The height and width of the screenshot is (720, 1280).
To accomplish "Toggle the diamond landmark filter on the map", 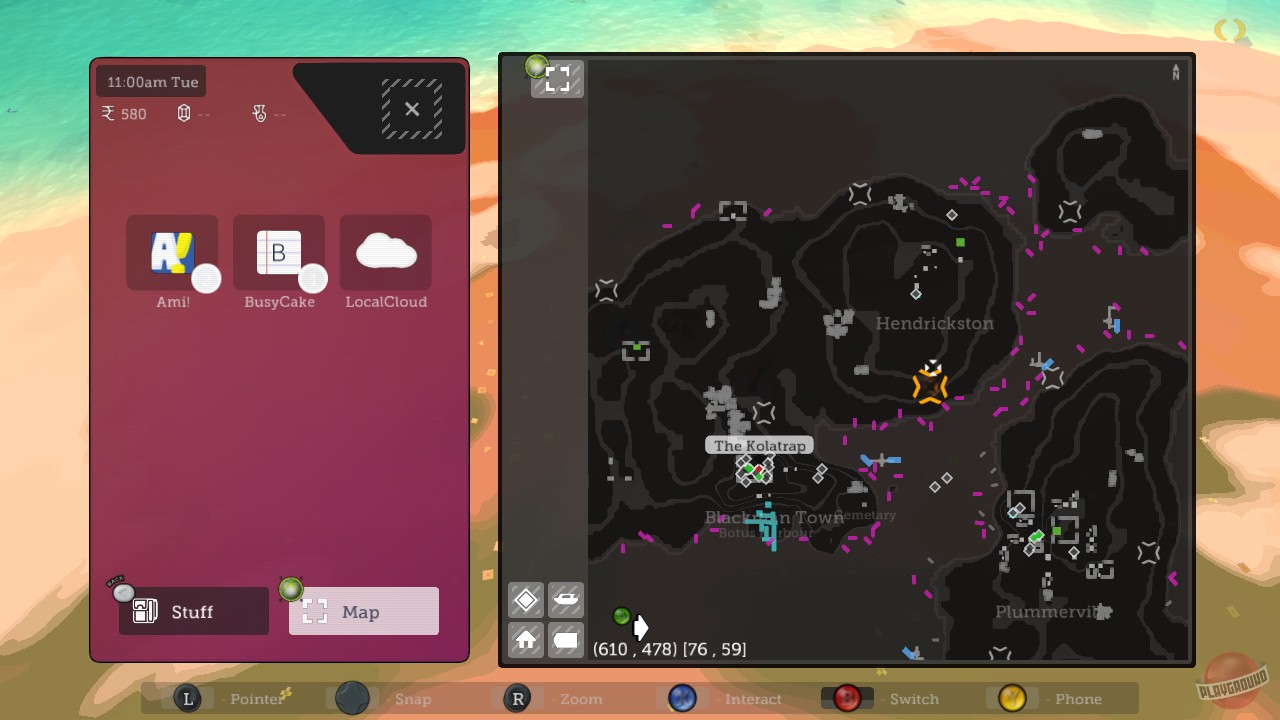I will (525, 599).
